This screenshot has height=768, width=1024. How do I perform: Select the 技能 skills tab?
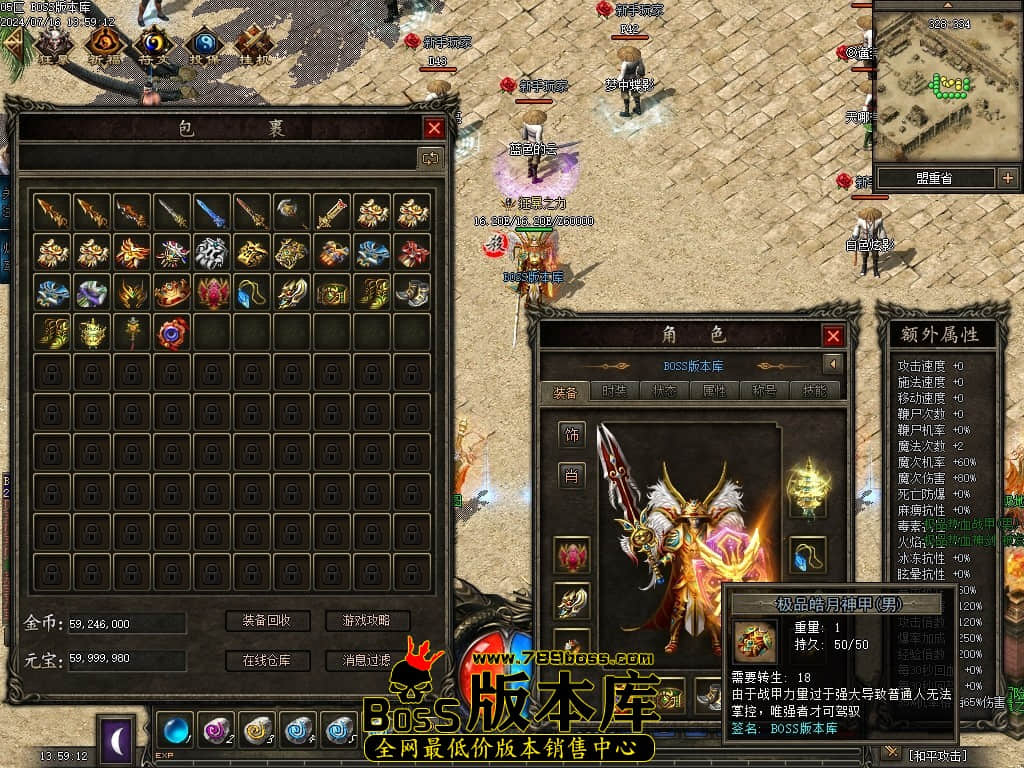[x=815, y=392]
